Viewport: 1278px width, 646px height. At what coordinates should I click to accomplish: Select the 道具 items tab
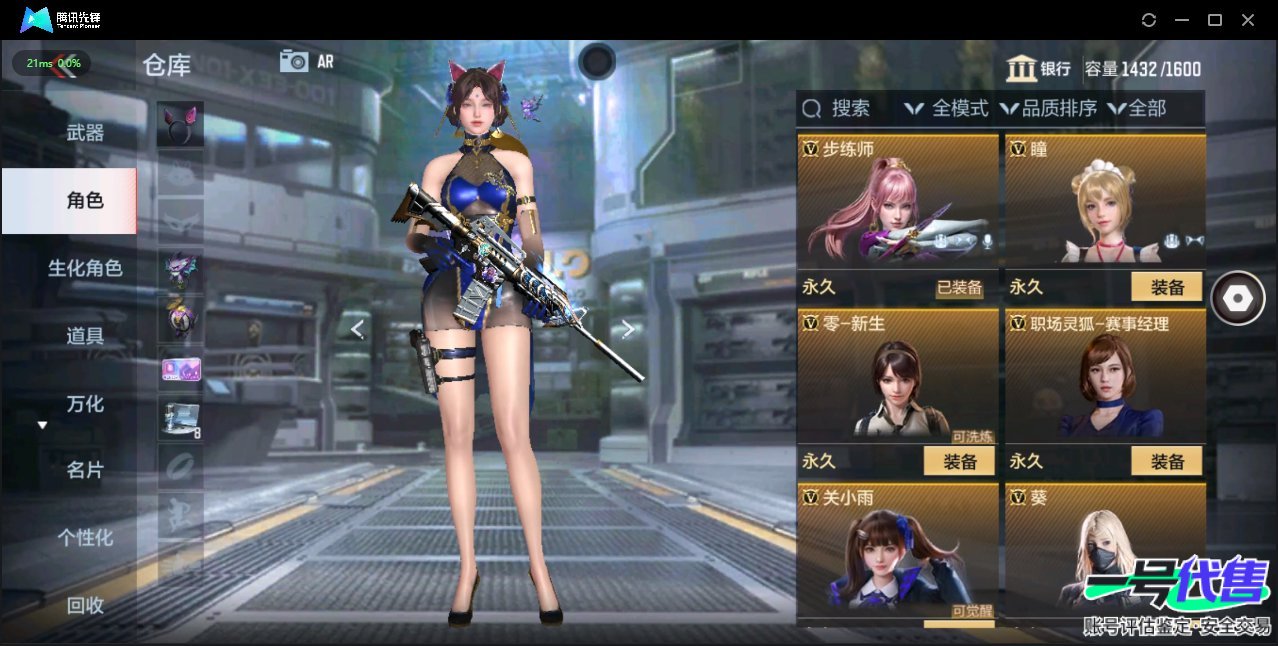[85, 336]
